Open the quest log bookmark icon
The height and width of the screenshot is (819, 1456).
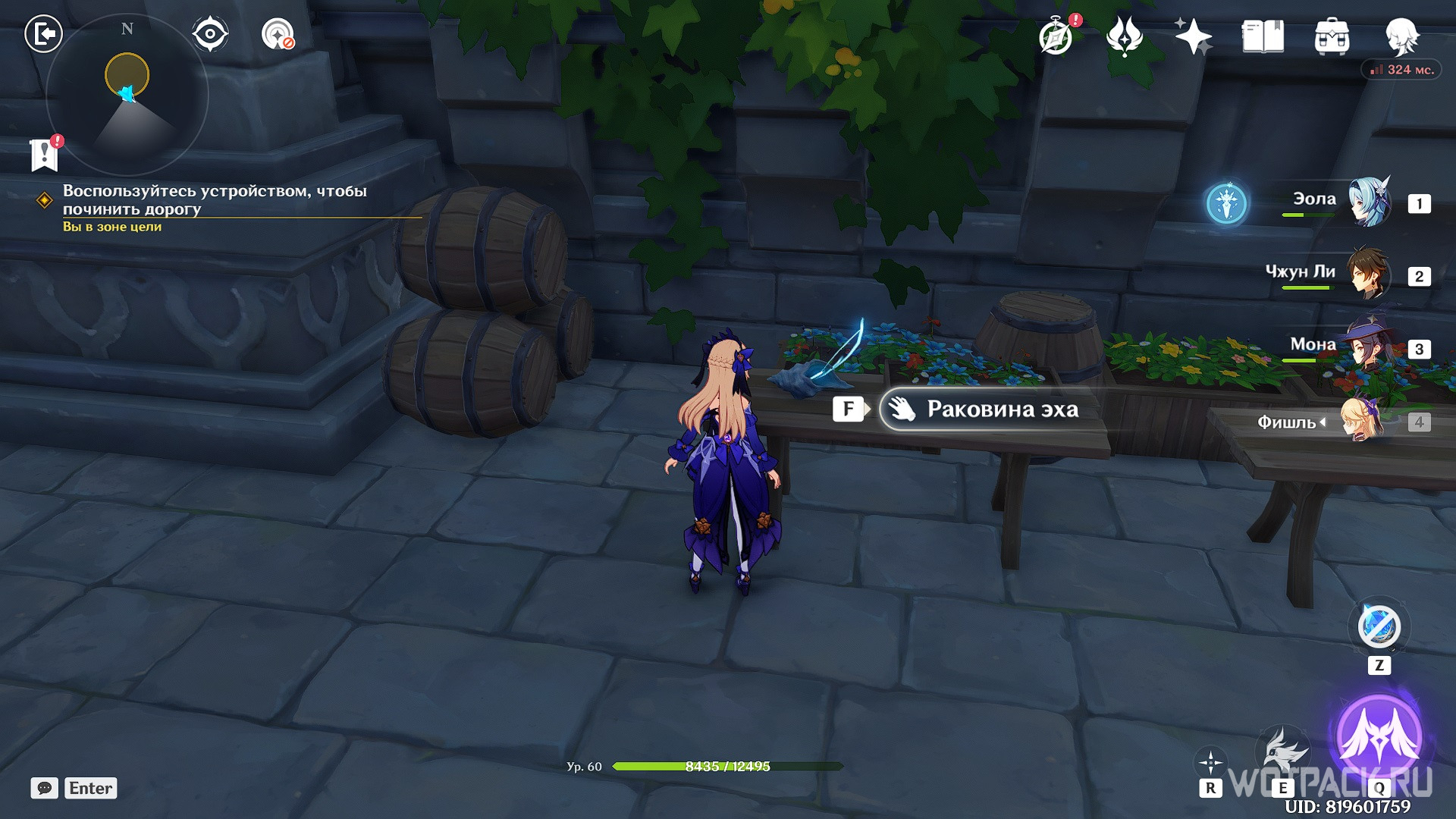(45, 155)
